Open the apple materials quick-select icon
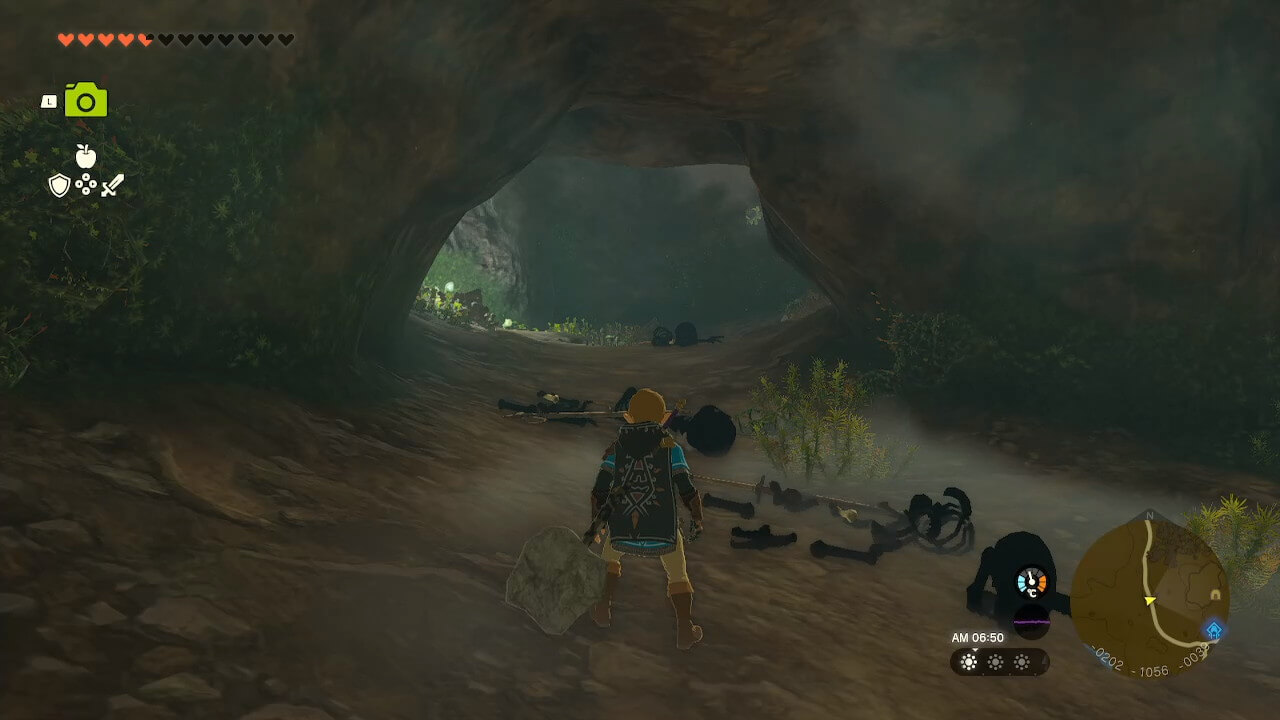 (x=86, y=156)
